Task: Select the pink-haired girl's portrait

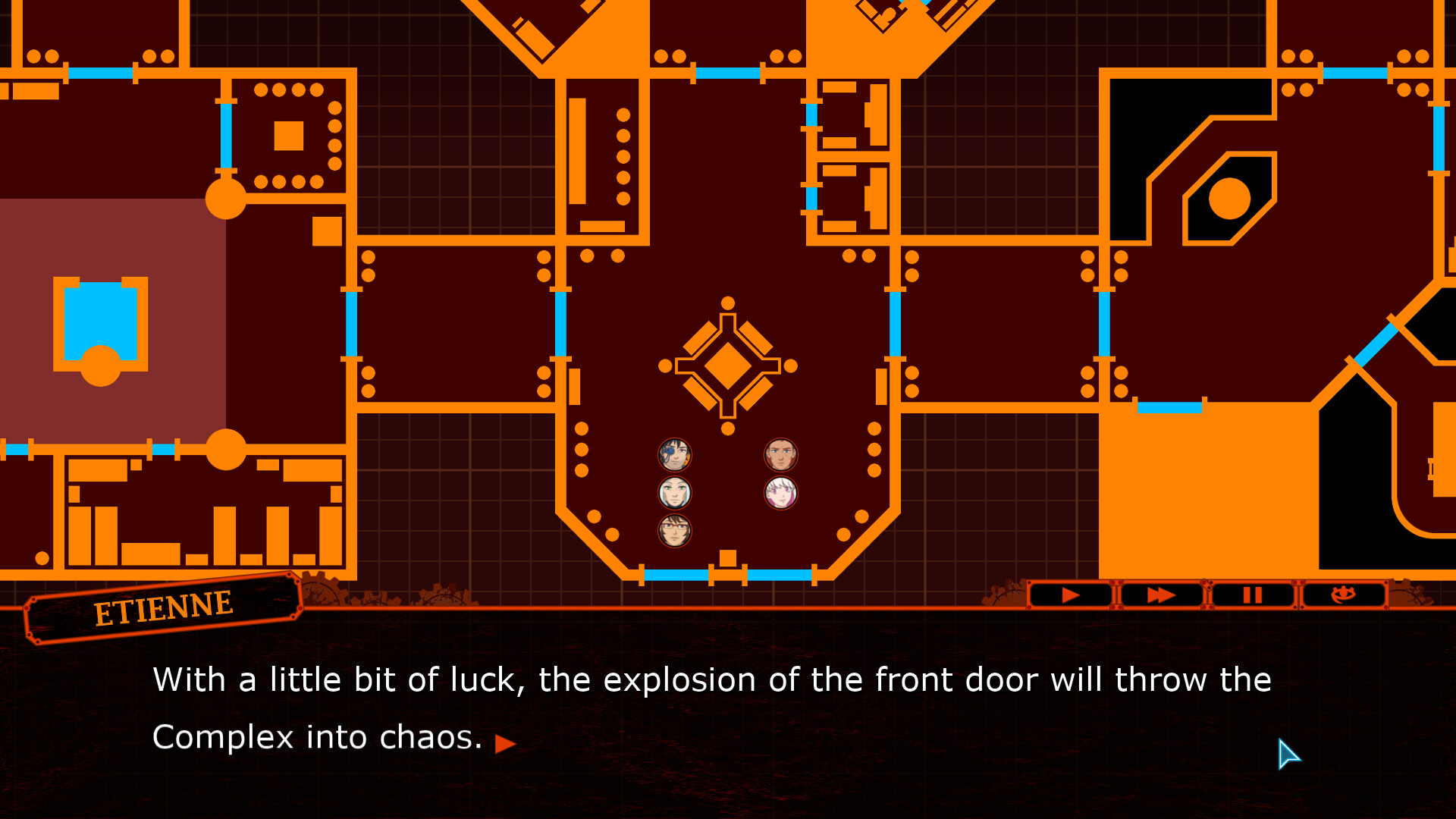Action: click(780, 493)
